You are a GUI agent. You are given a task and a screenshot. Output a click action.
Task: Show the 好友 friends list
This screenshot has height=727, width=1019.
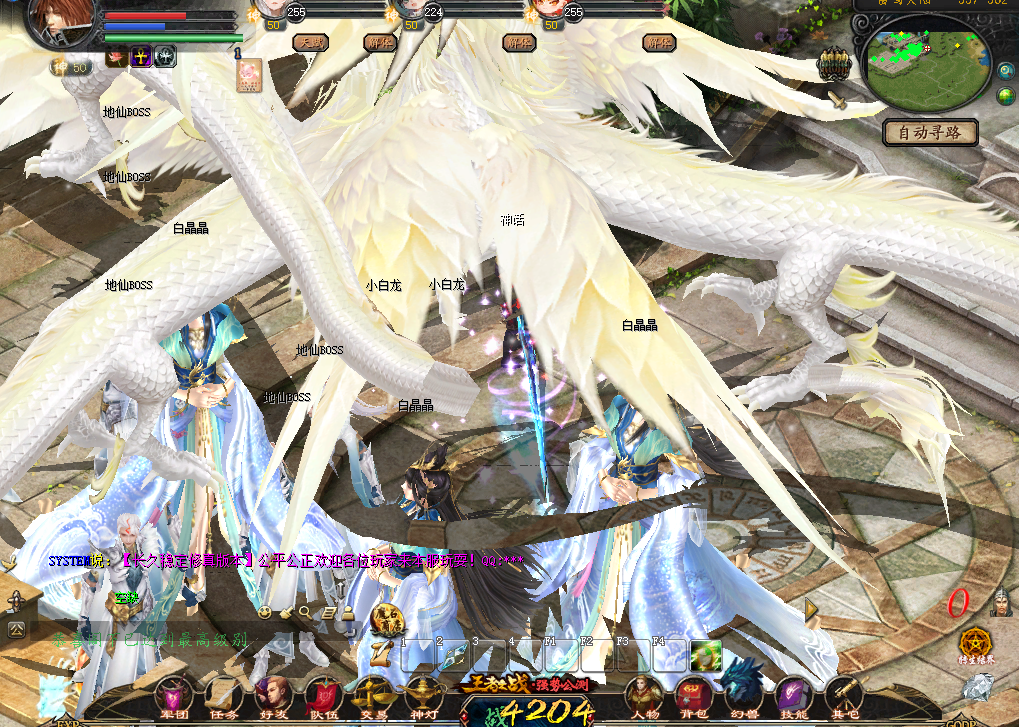tap(272, 696)
